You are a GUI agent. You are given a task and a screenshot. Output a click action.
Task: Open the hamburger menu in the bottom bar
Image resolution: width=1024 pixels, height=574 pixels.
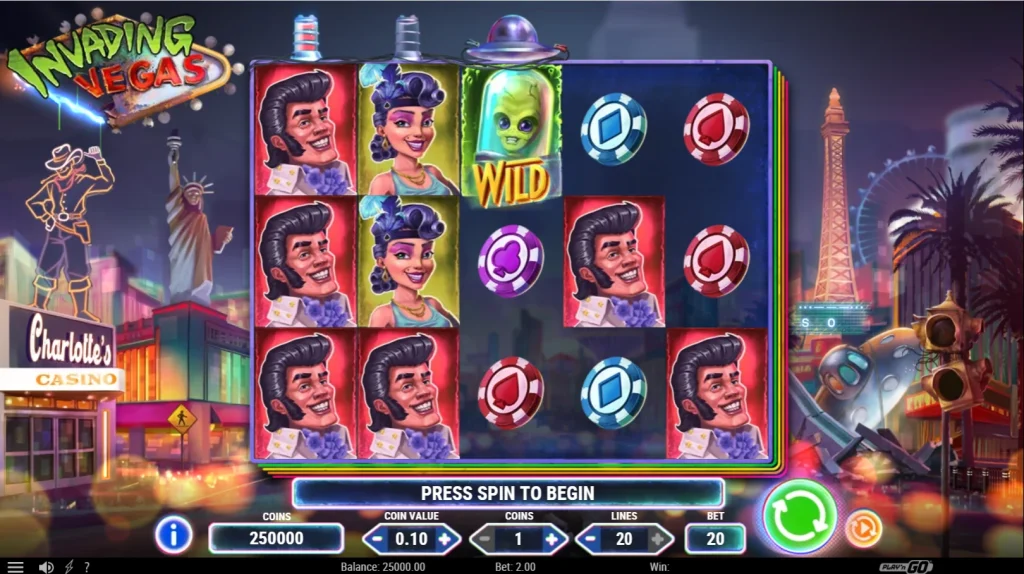point(15,567)
